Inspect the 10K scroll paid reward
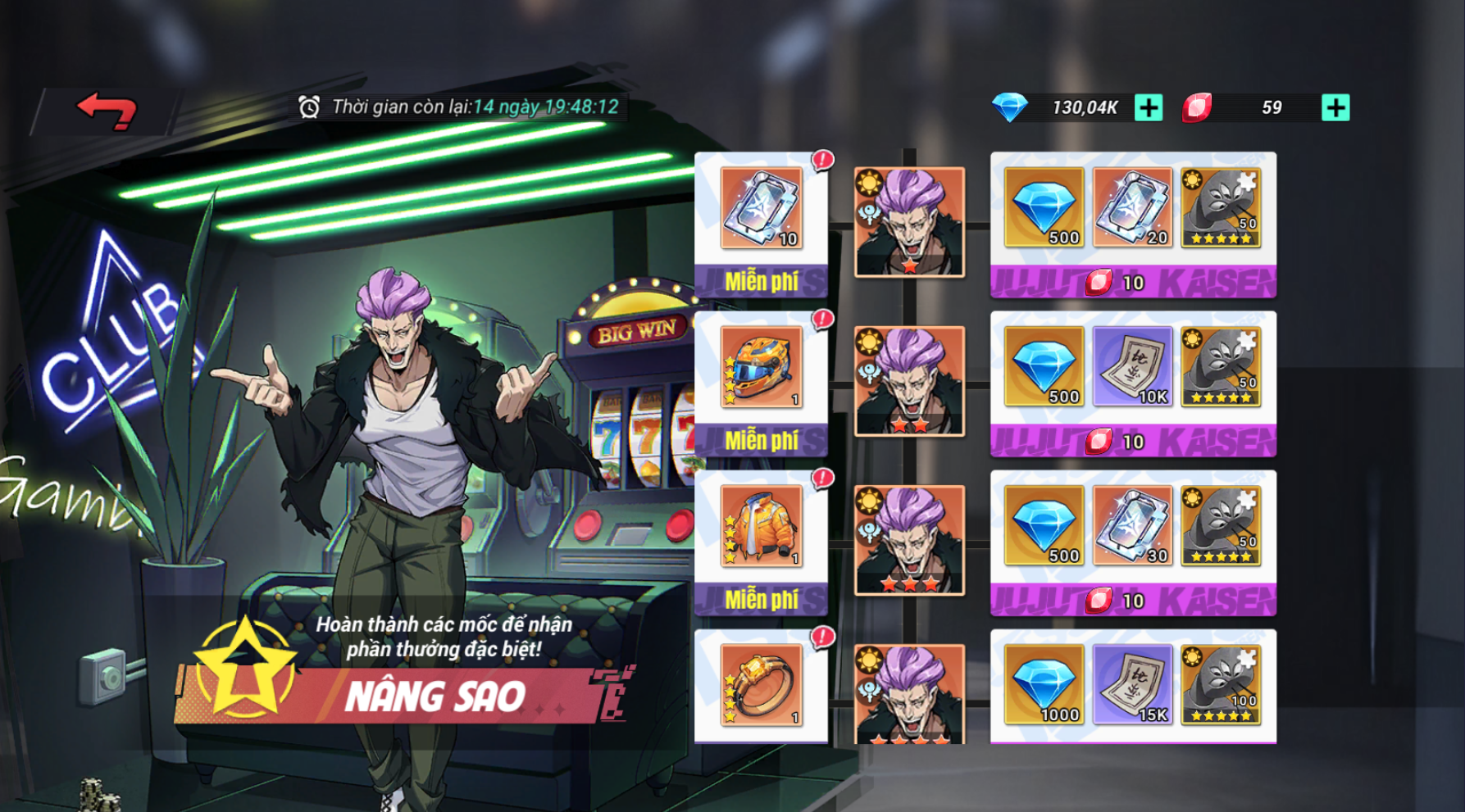 [x=1132, y=367]
